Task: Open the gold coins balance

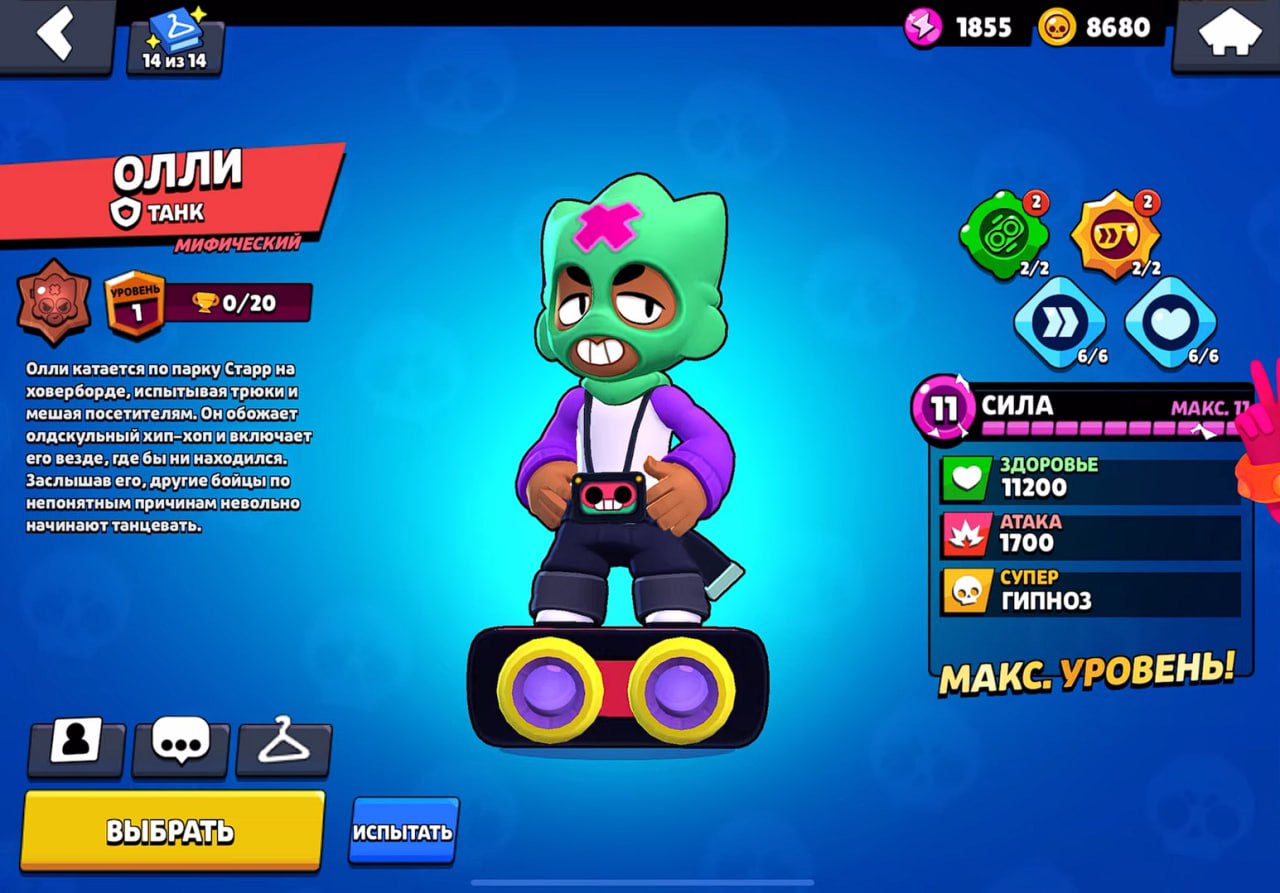Action: 1100,27
